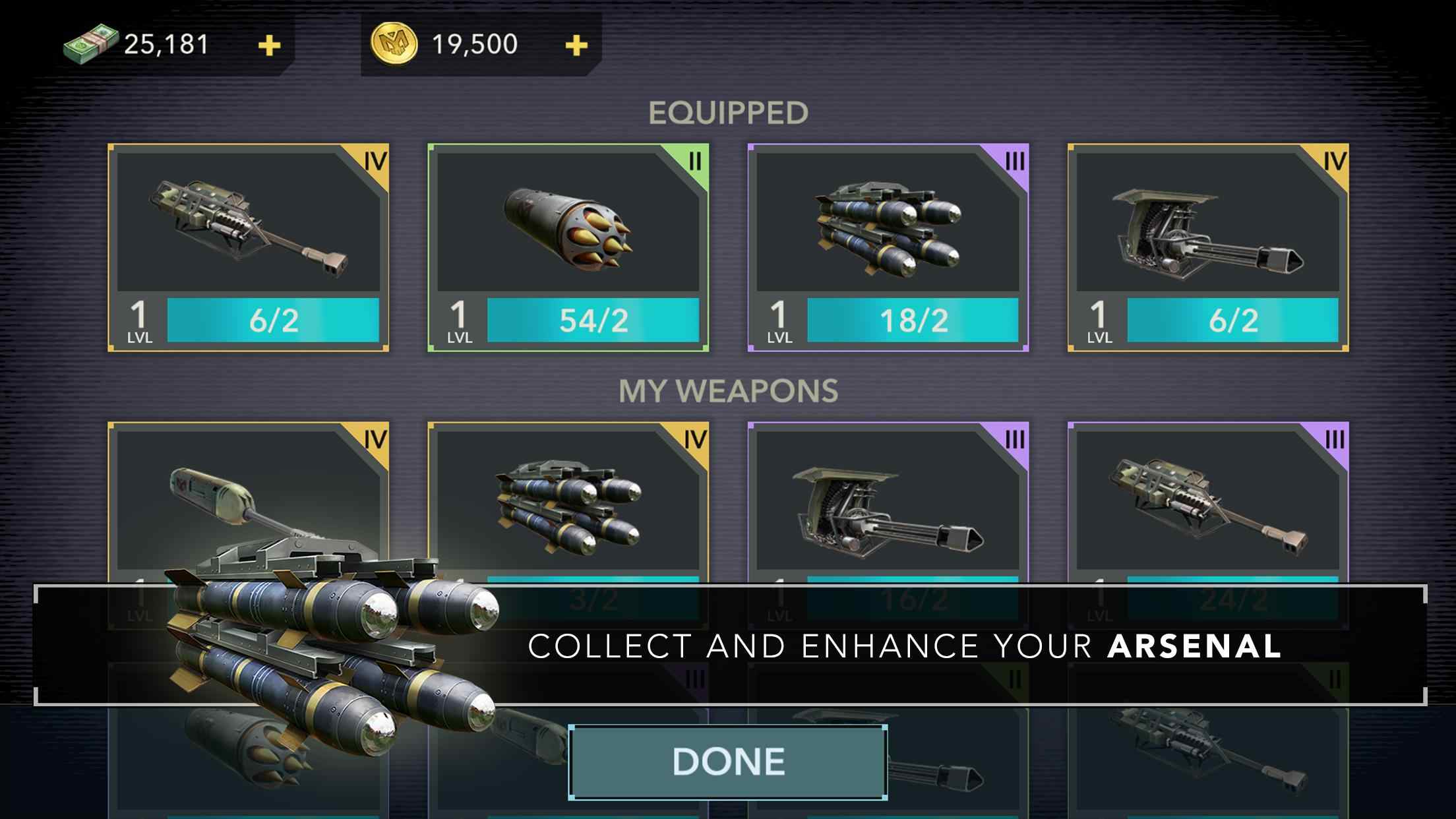Select the equipped tier IV cannon card

click(248, 247)
